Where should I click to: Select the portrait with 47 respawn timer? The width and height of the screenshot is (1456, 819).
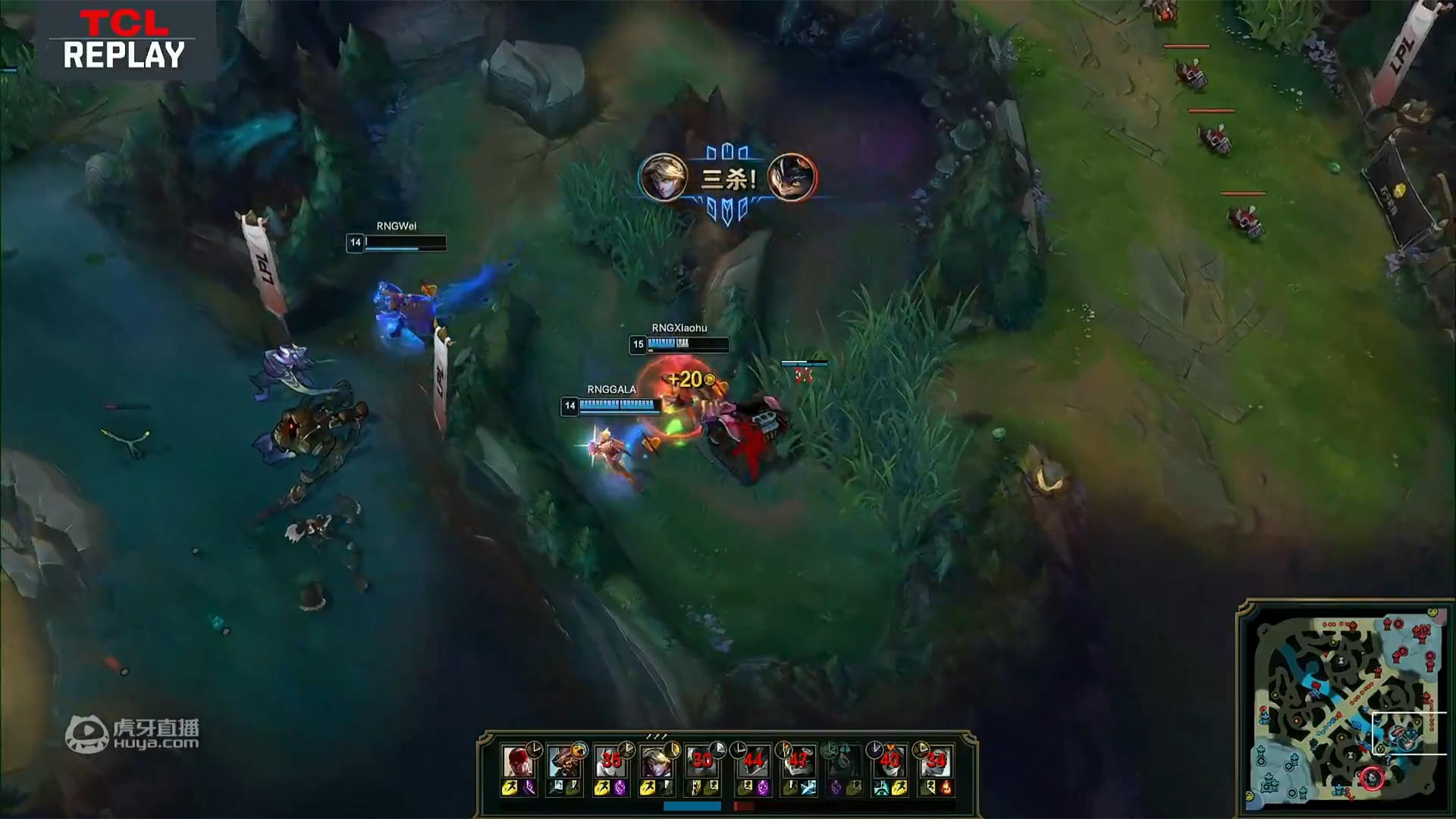(x=798, y=761)
